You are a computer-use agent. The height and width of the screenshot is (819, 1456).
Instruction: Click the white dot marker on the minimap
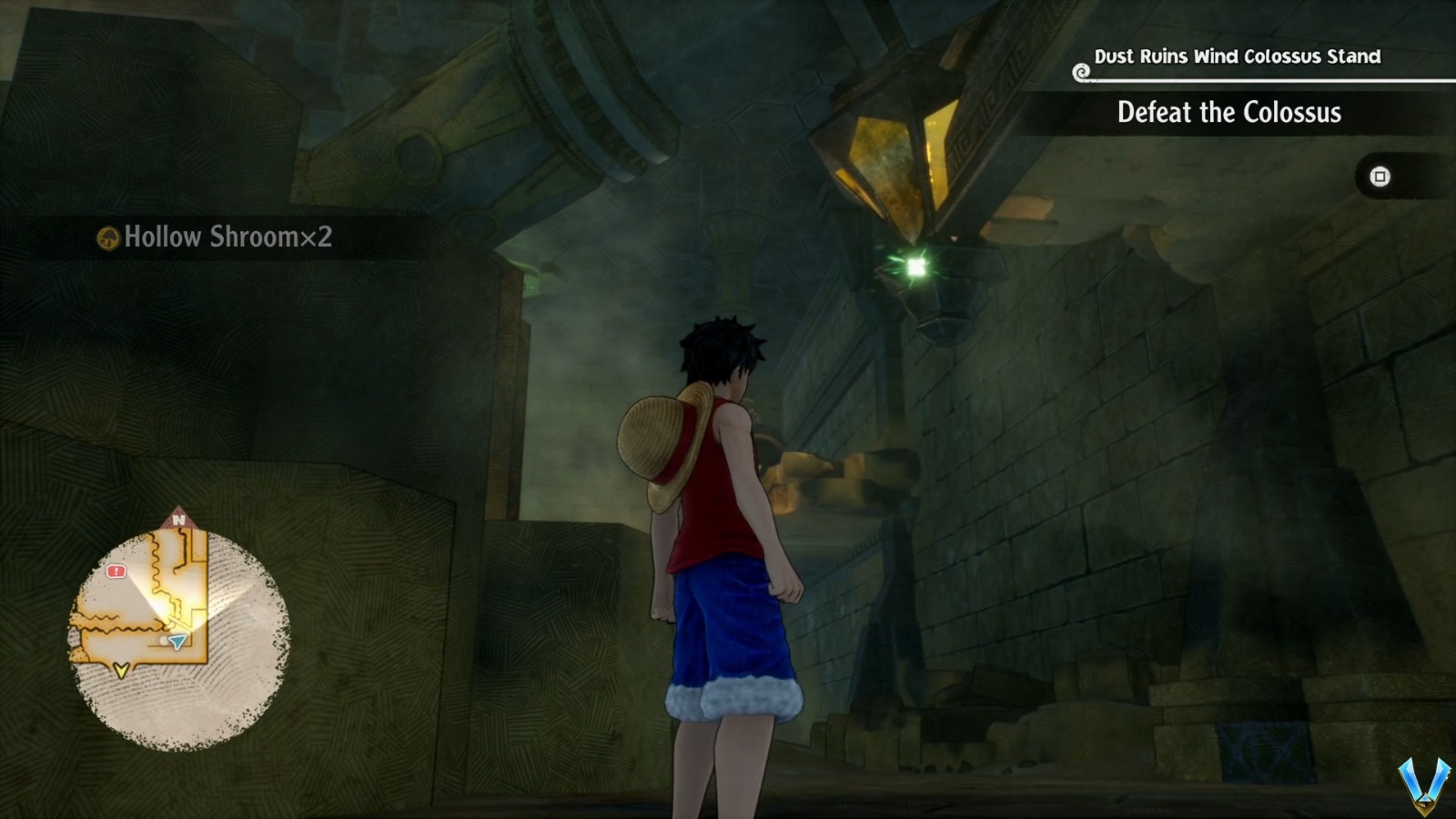point(163,640)
